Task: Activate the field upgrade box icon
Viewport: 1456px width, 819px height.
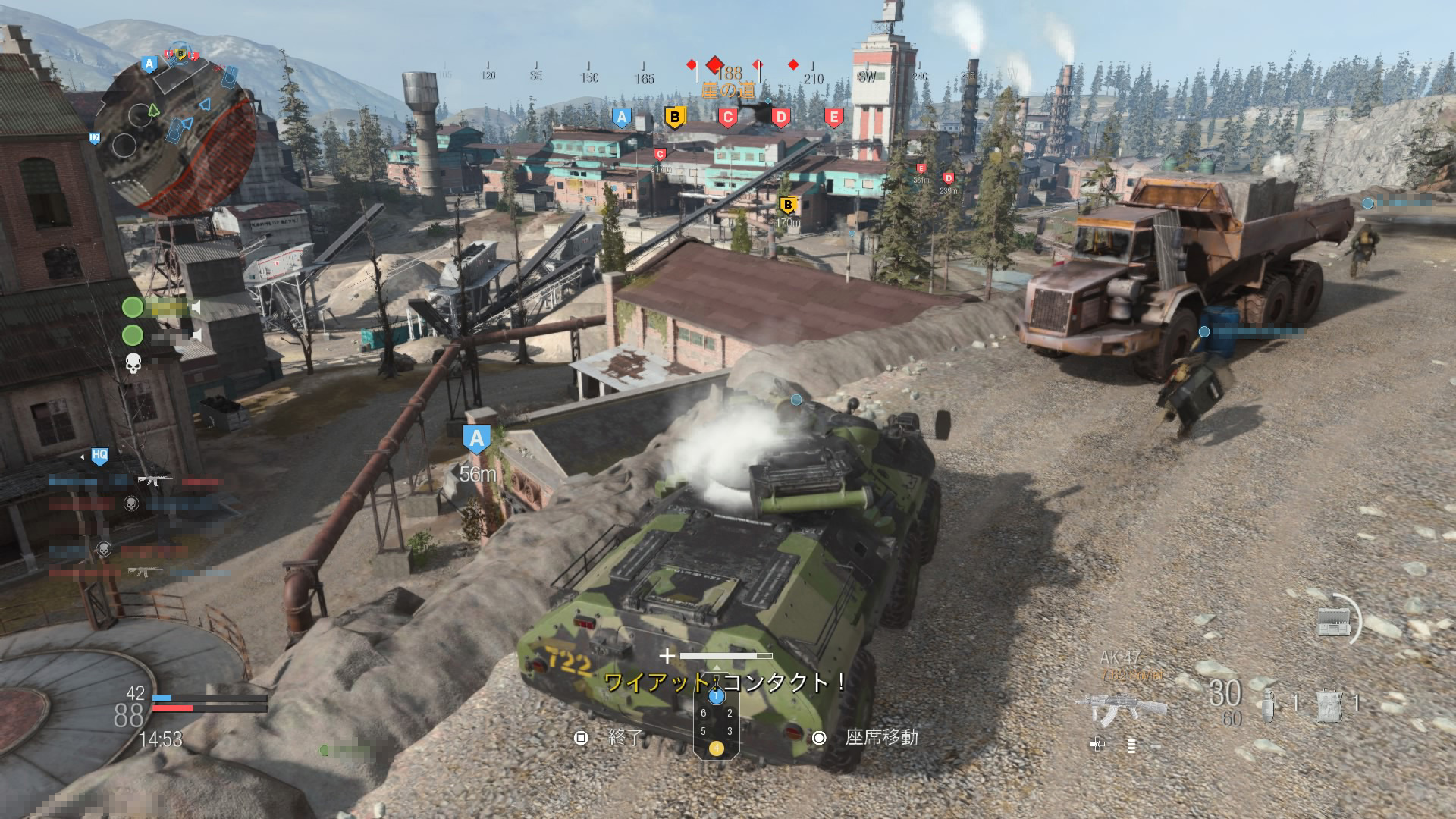Action: coord(1333,622)
